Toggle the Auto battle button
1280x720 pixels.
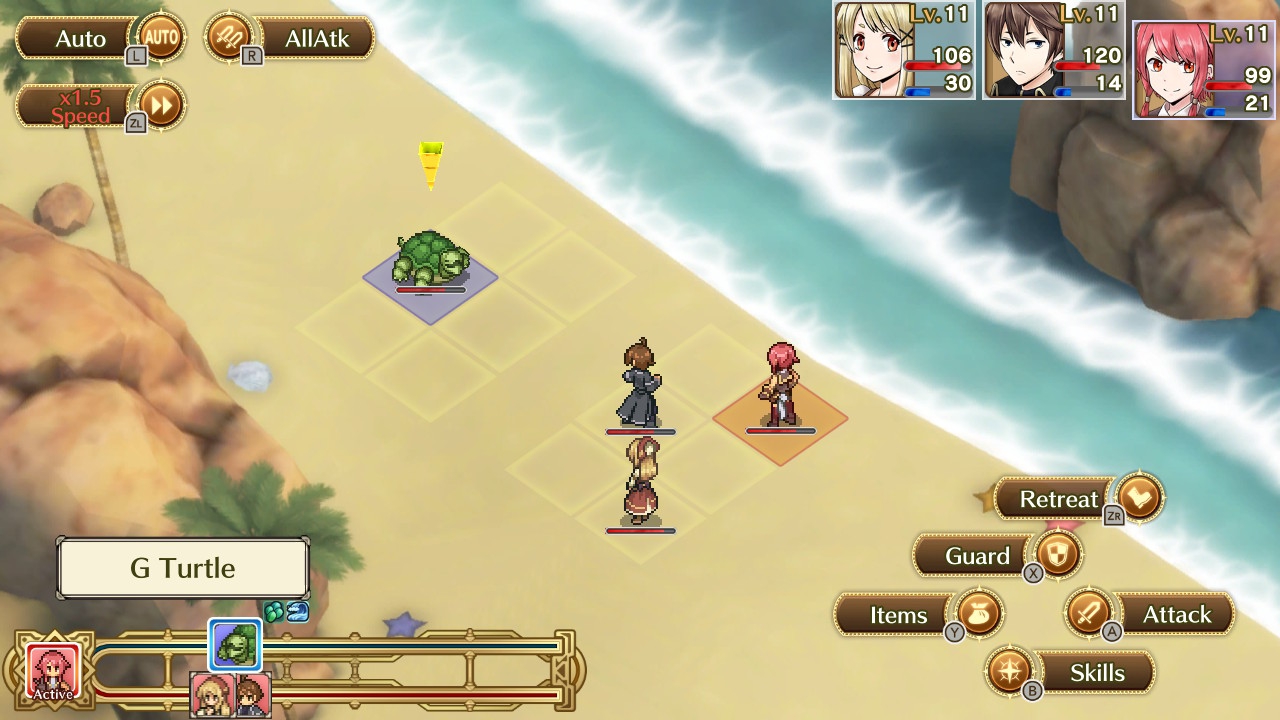pos(100,39)
